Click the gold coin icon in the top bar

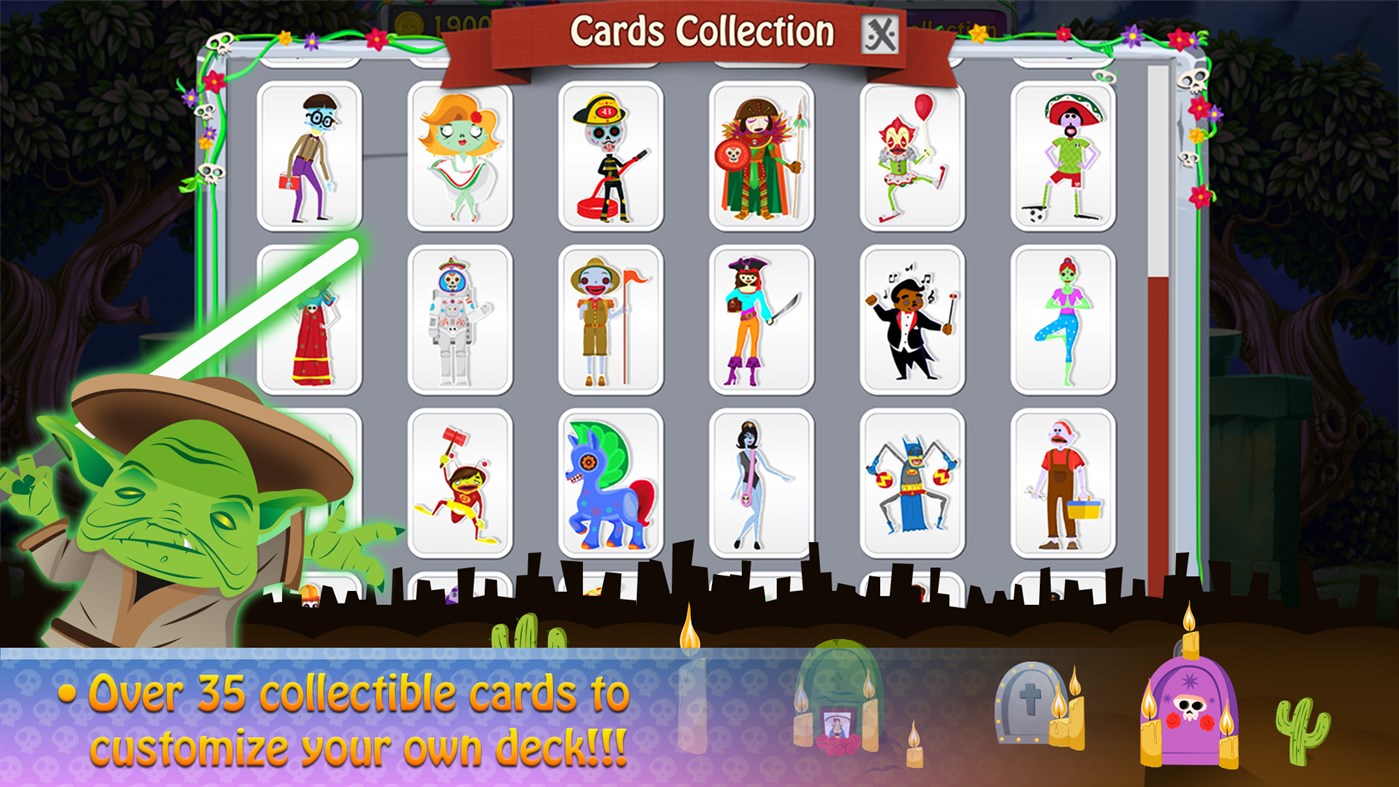point(409,22)
